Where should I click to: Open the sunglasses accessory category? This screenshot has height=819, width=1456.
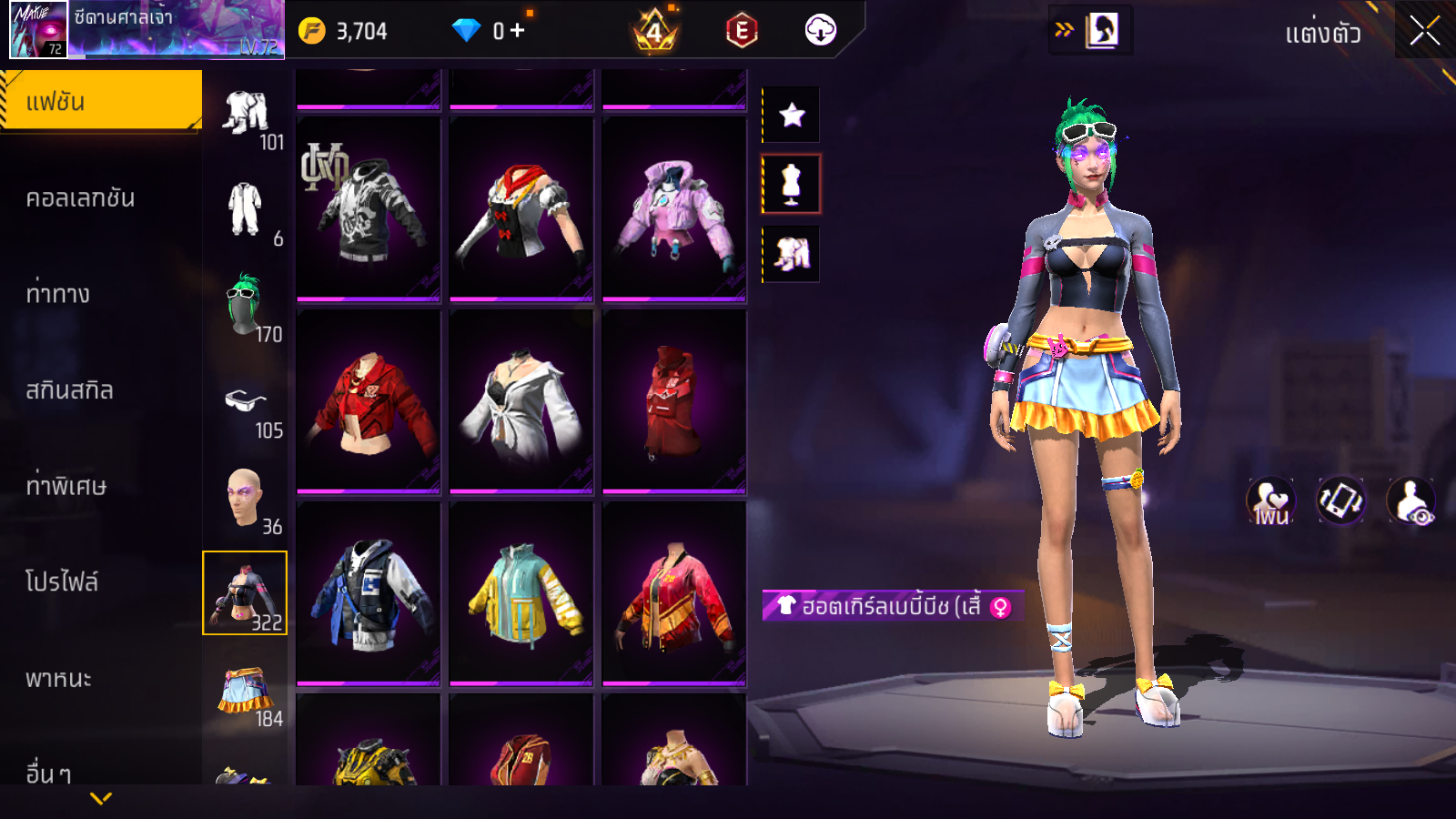[x=245, y=402]
